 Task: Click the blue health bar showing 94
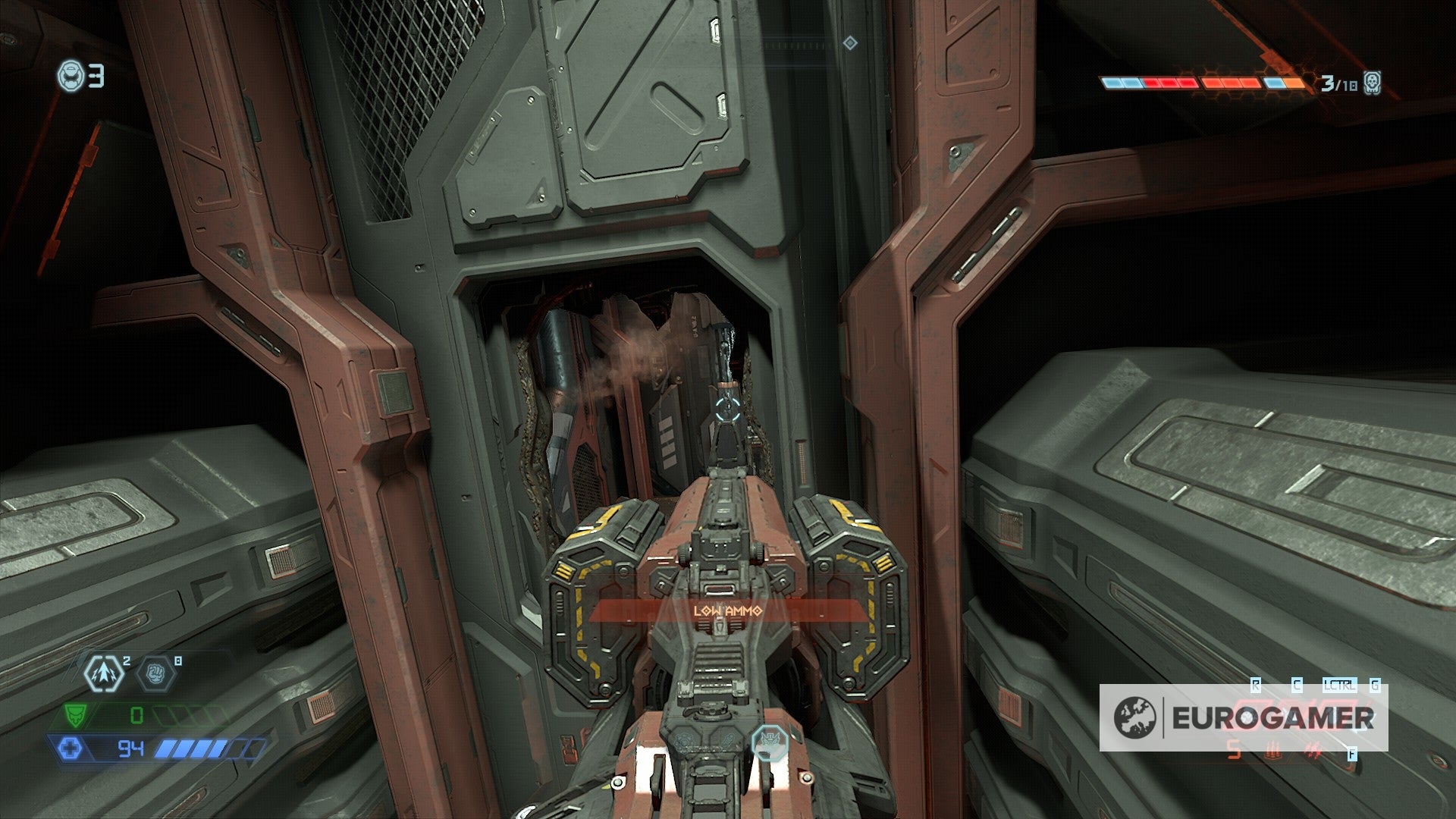click(131, 748)
